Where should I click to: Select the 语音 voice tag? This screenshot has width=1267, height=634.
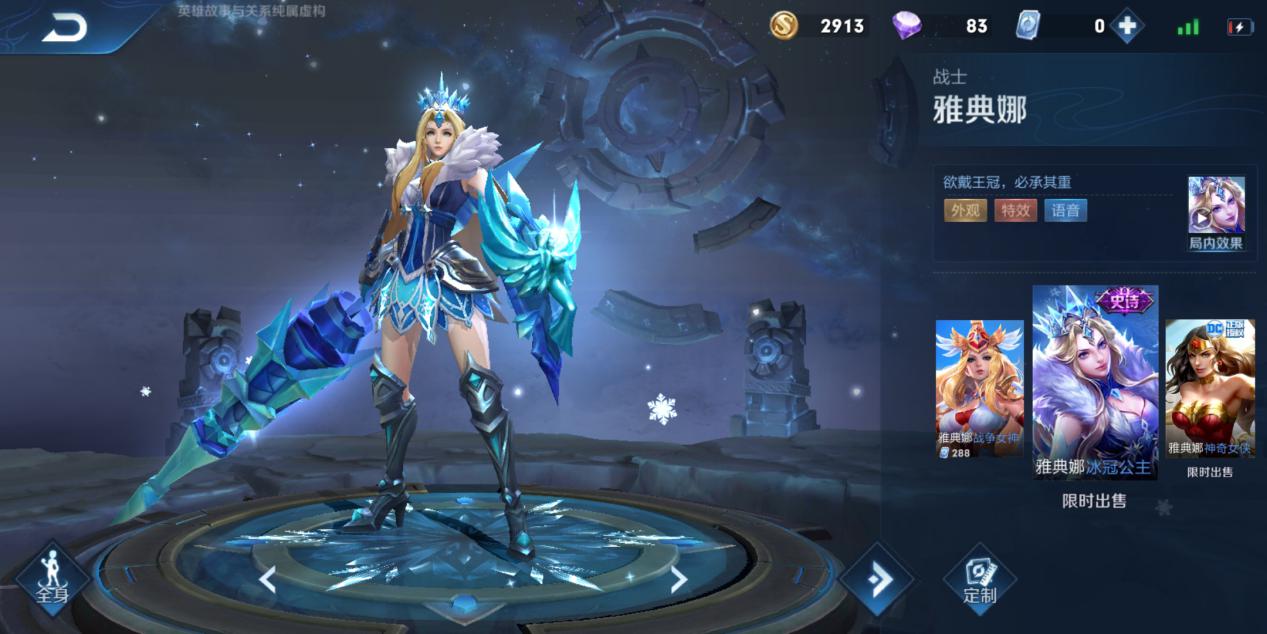(x=1065, y=210)
